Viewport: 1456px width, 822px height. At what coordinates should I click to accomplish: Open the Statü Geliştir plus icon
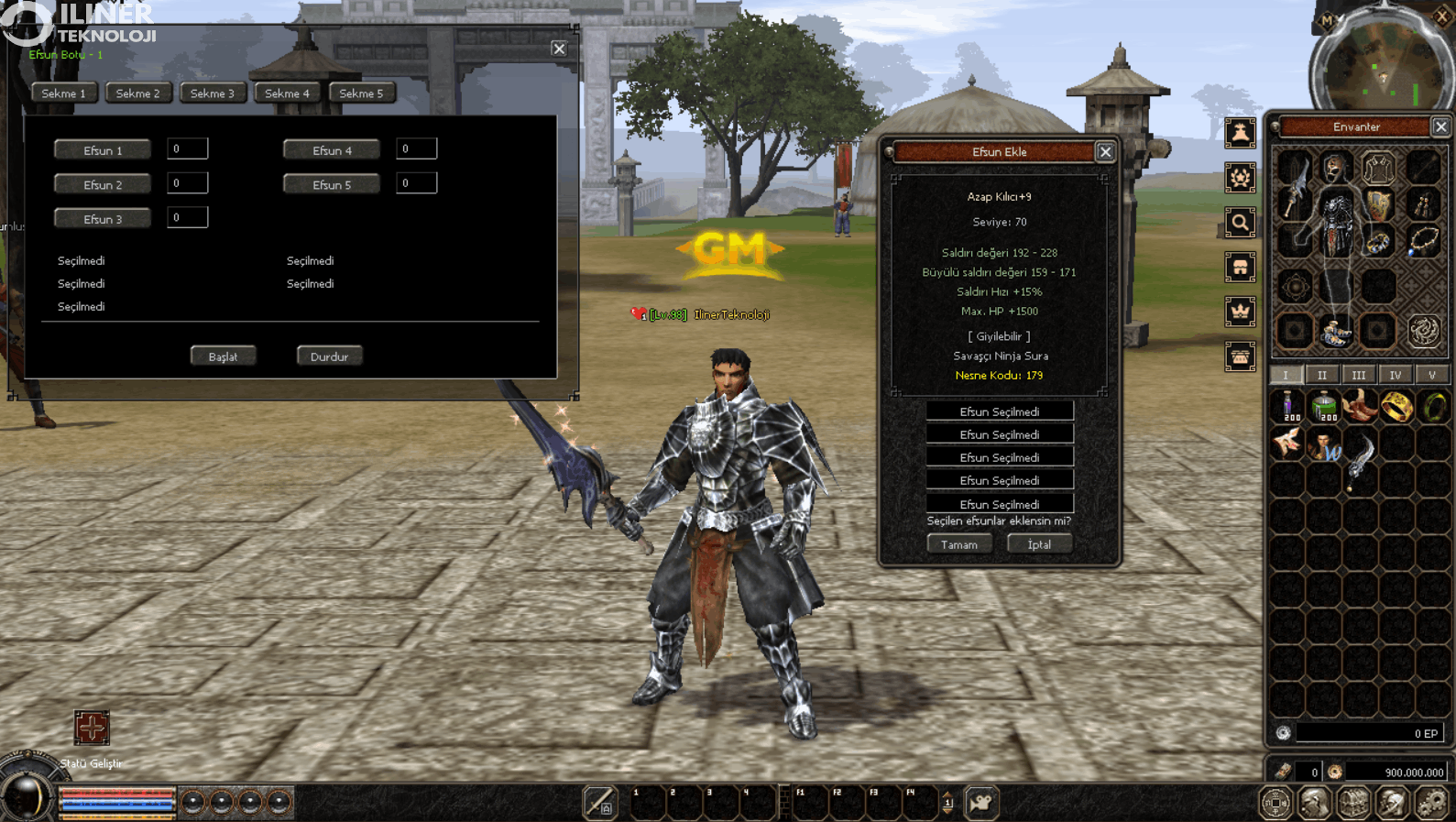click(92, 728)
